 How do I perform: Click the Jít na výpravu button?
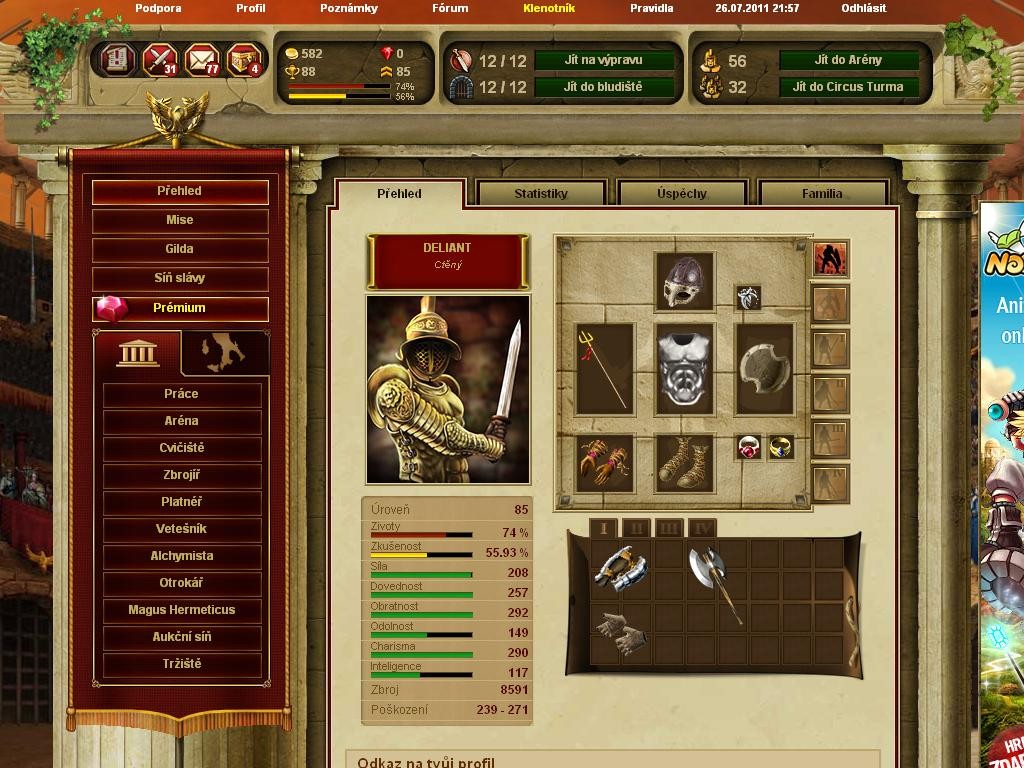coord(602,60)
